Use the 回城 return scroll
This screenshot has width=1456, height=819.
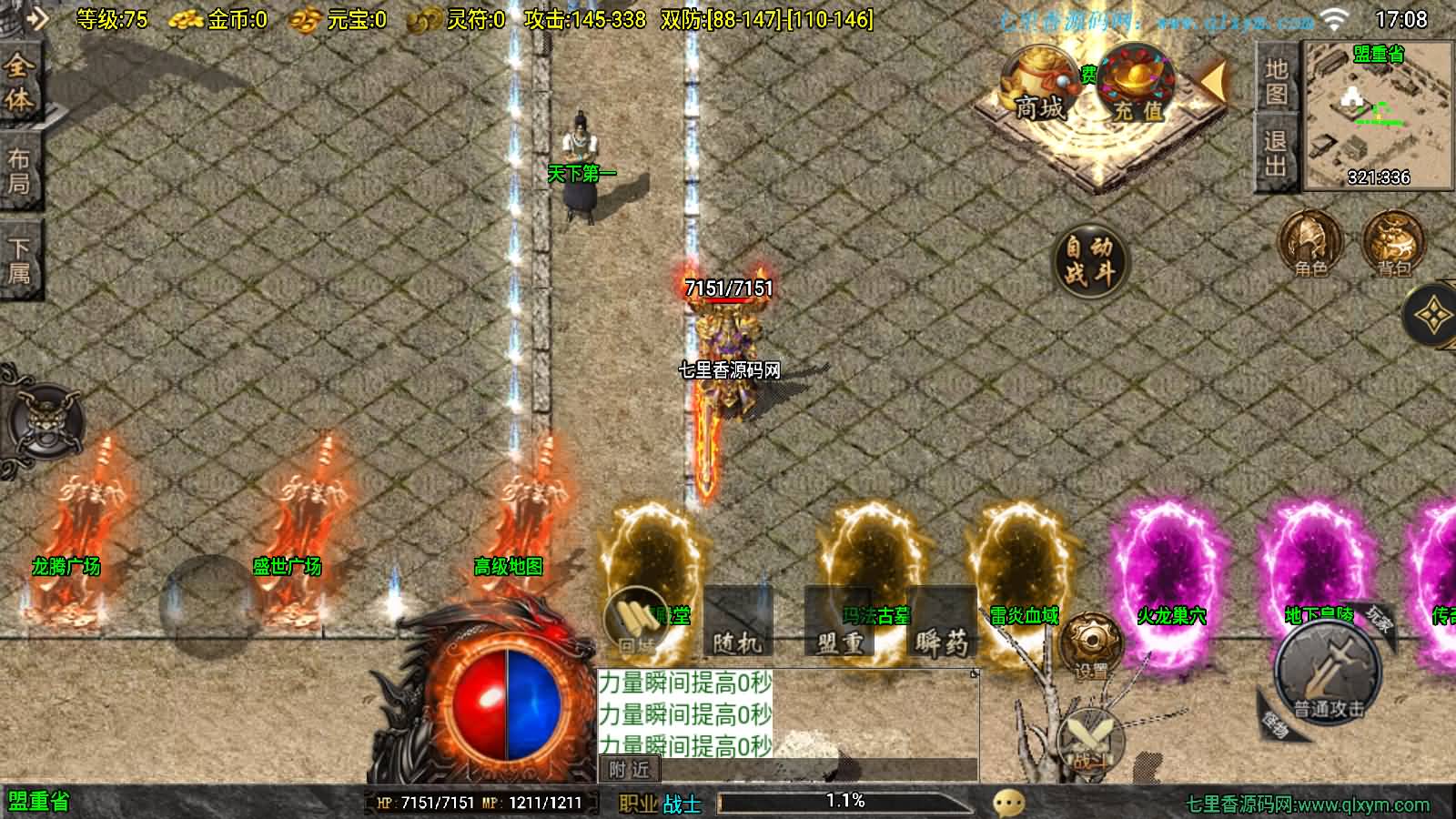636,623
